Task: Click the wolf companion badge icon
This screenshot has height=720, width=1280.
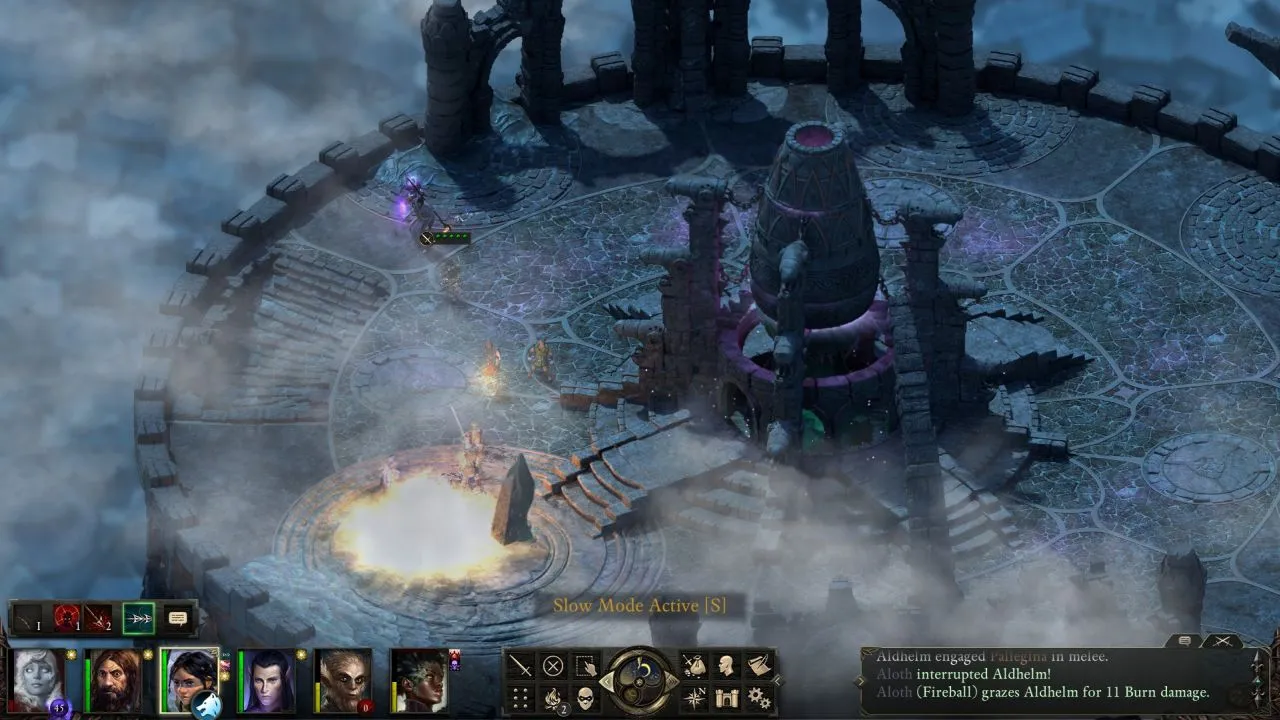Action: (x=204, y=705)
